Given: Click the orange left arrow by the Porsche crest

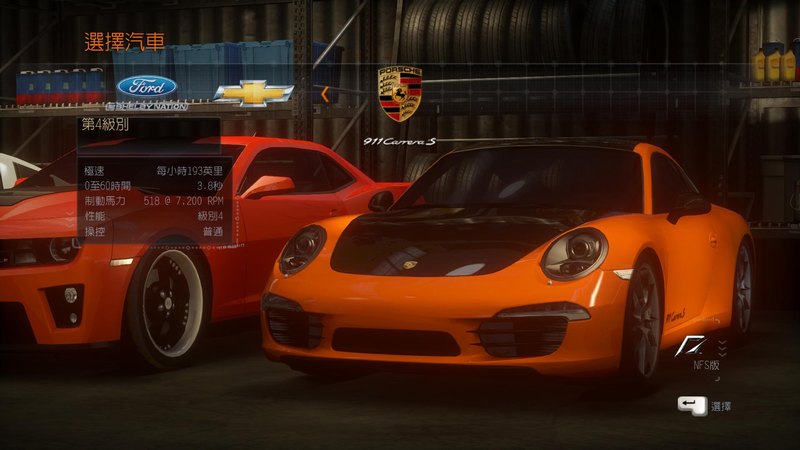Looking at the screenshot, I should coord(325,94).
